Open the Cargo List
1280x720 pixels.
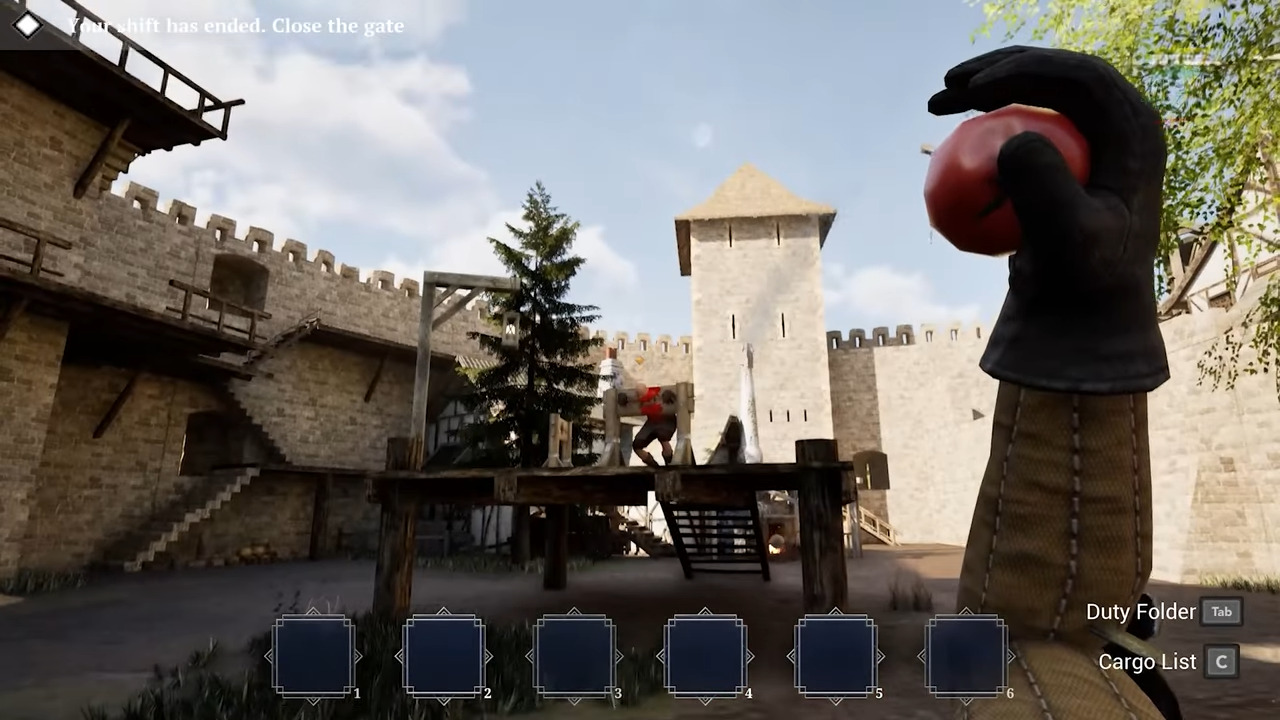click(x=1147, y=662)
